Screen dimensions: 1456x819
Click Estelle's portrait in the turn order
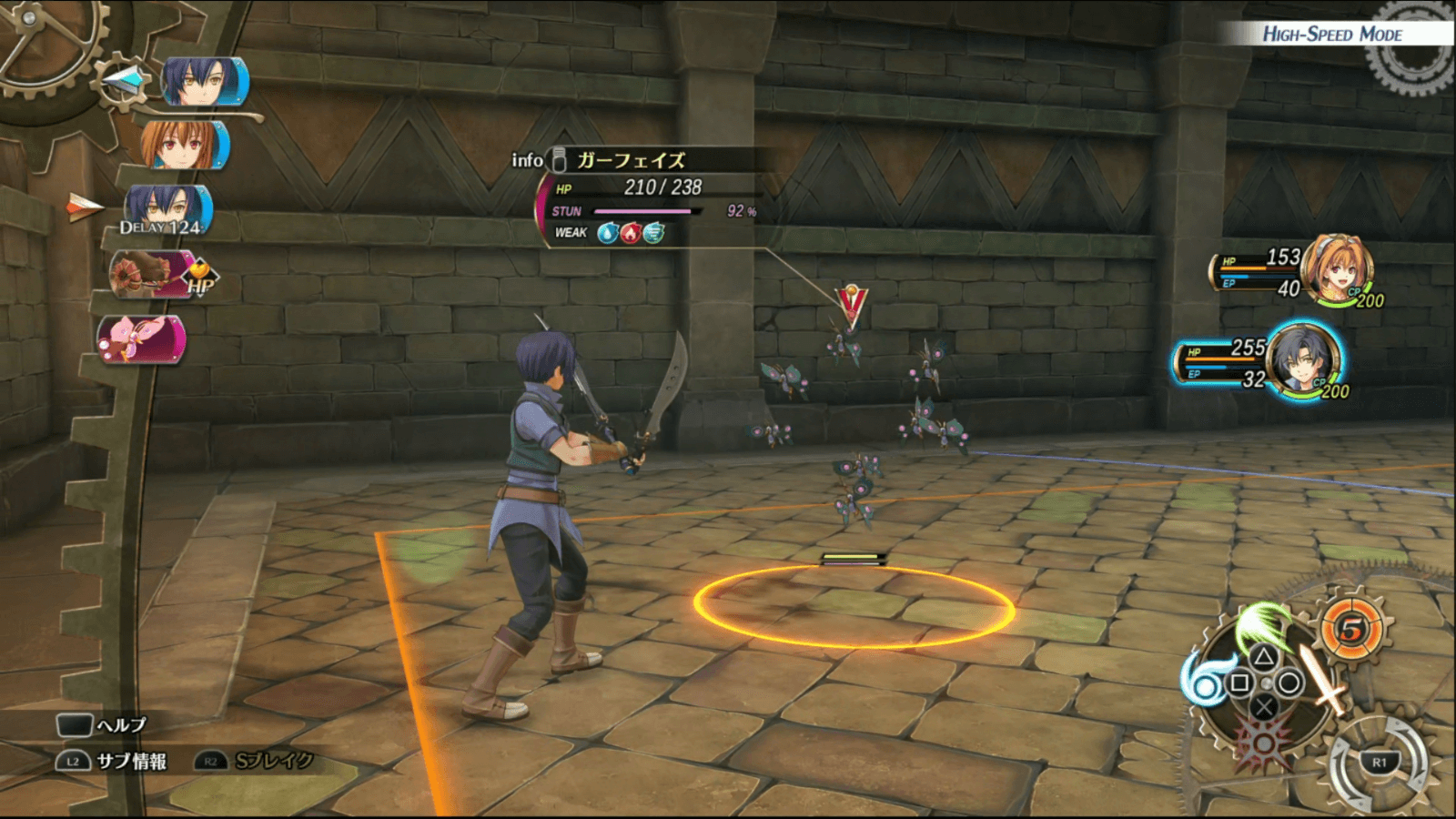(x=184, y=146)
